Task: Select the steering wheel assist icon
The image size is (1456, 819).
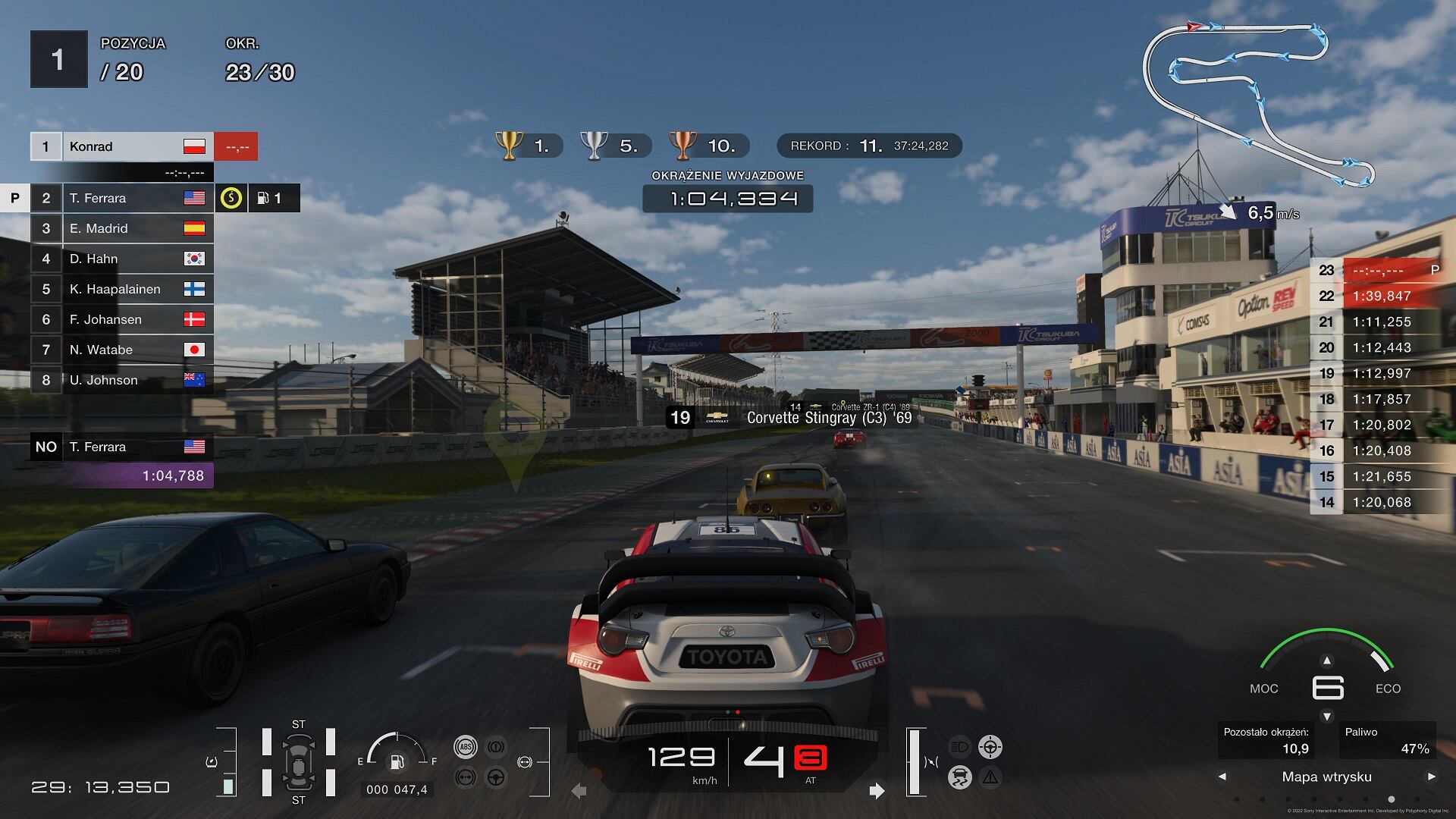Action: point(495,777)
